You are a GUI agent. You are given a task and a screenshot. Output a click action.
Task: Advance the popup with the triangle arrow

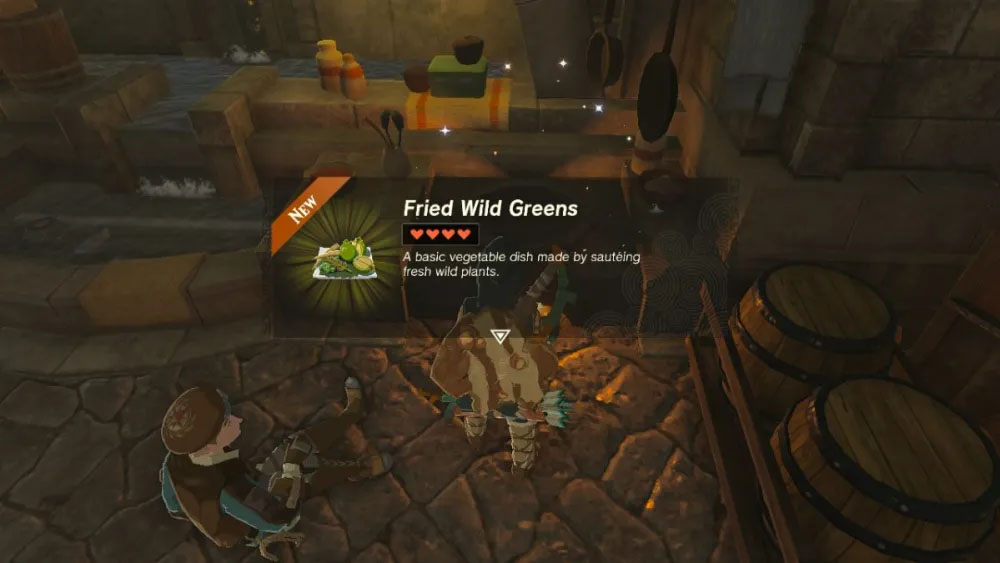[x=499, y=334]
